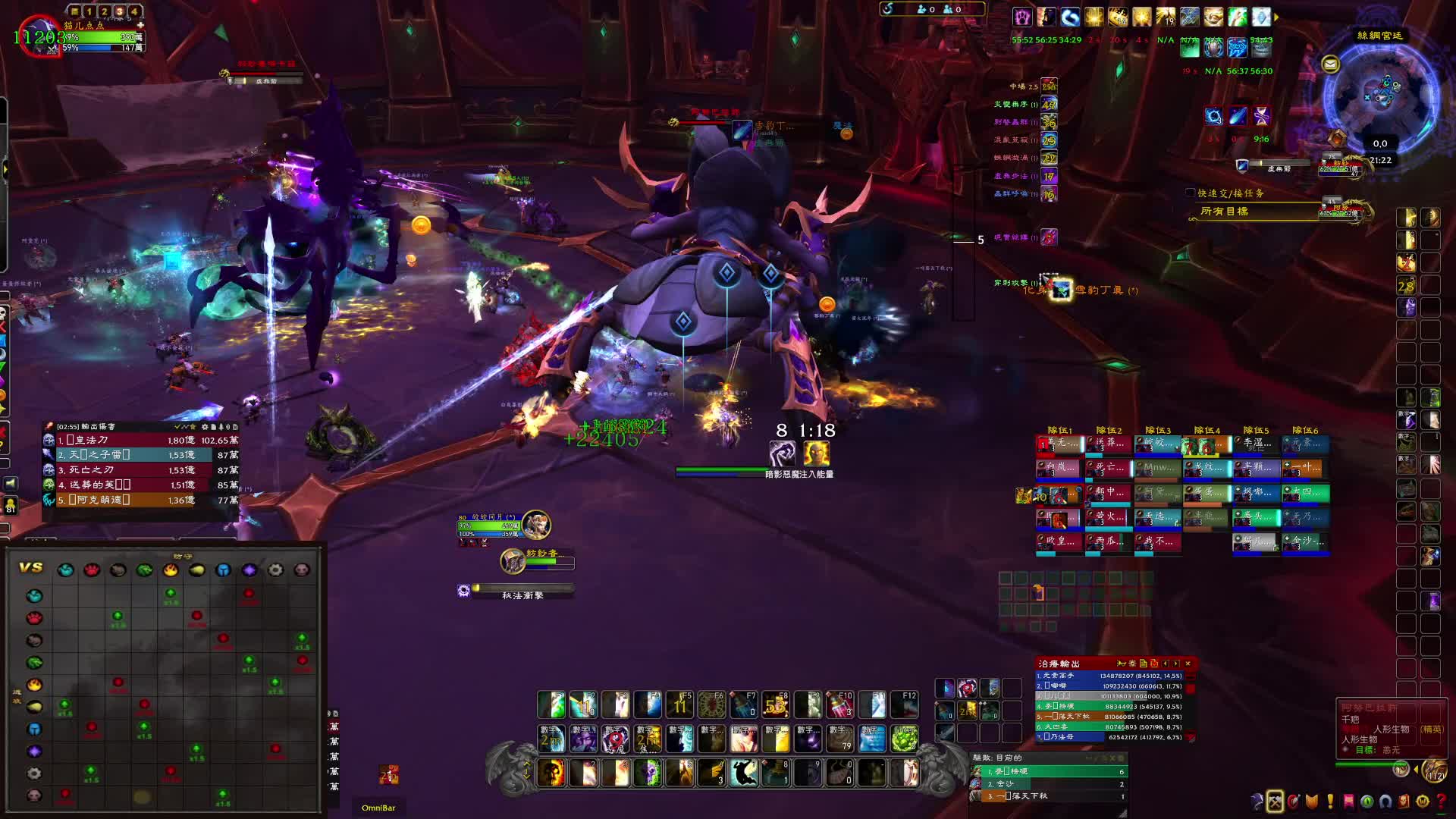Select the top-ranked damage meter row
Image resolution: width=1456 pixels, height=819 pixels.
[x=140, y=440]
